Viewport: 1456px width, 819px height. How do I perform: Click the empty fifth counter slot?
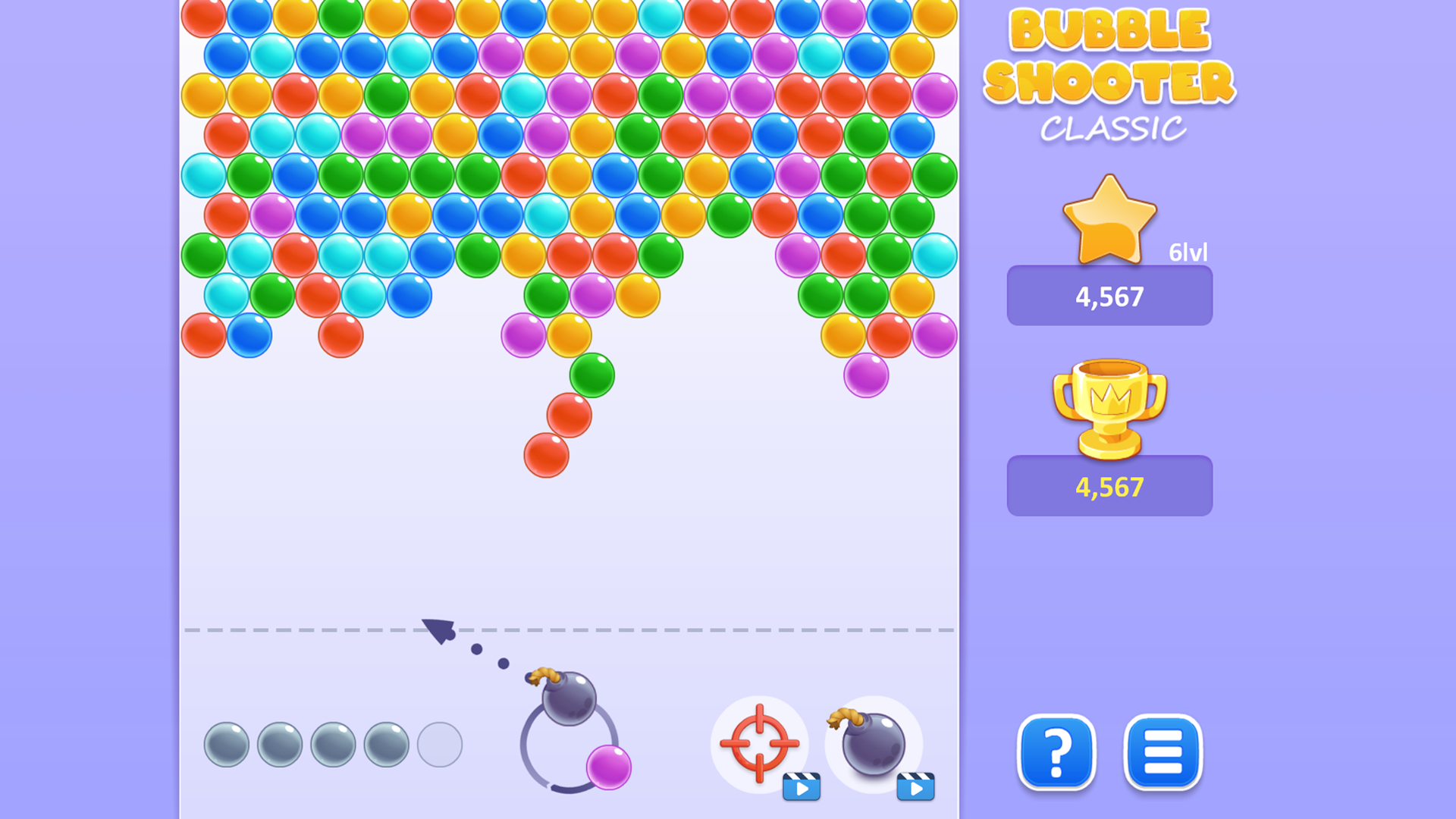440,743
